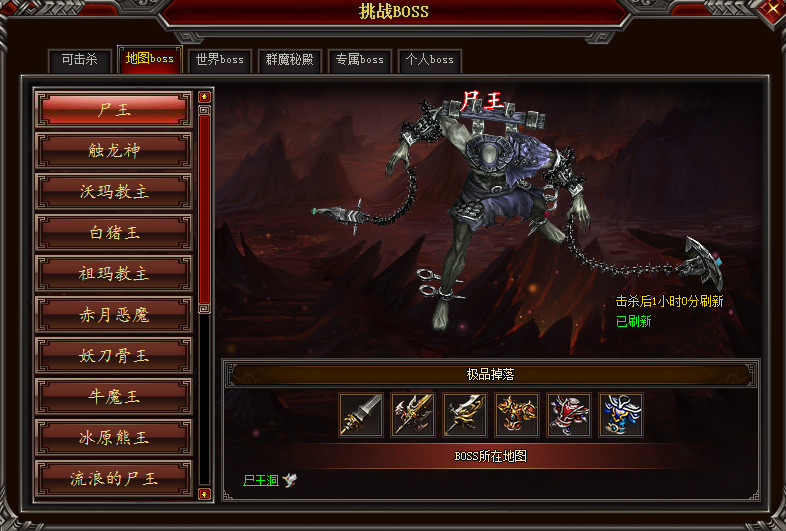Click the boss list scroll-down arrow
Image resolution: width=786 pixels, height=531 pixels.
(x=204, y=493)
